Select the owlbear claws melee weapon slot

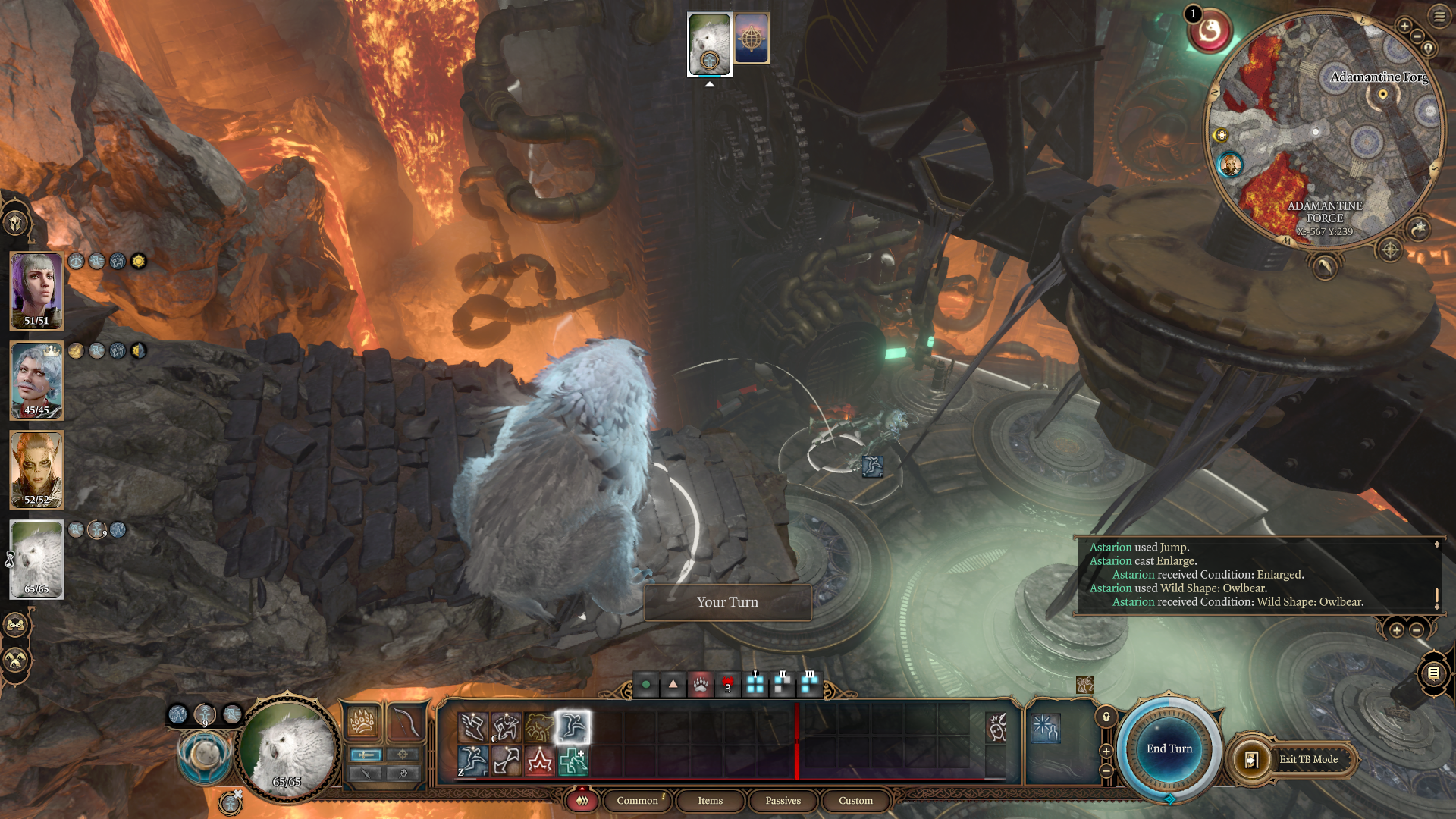coord(362,721)
